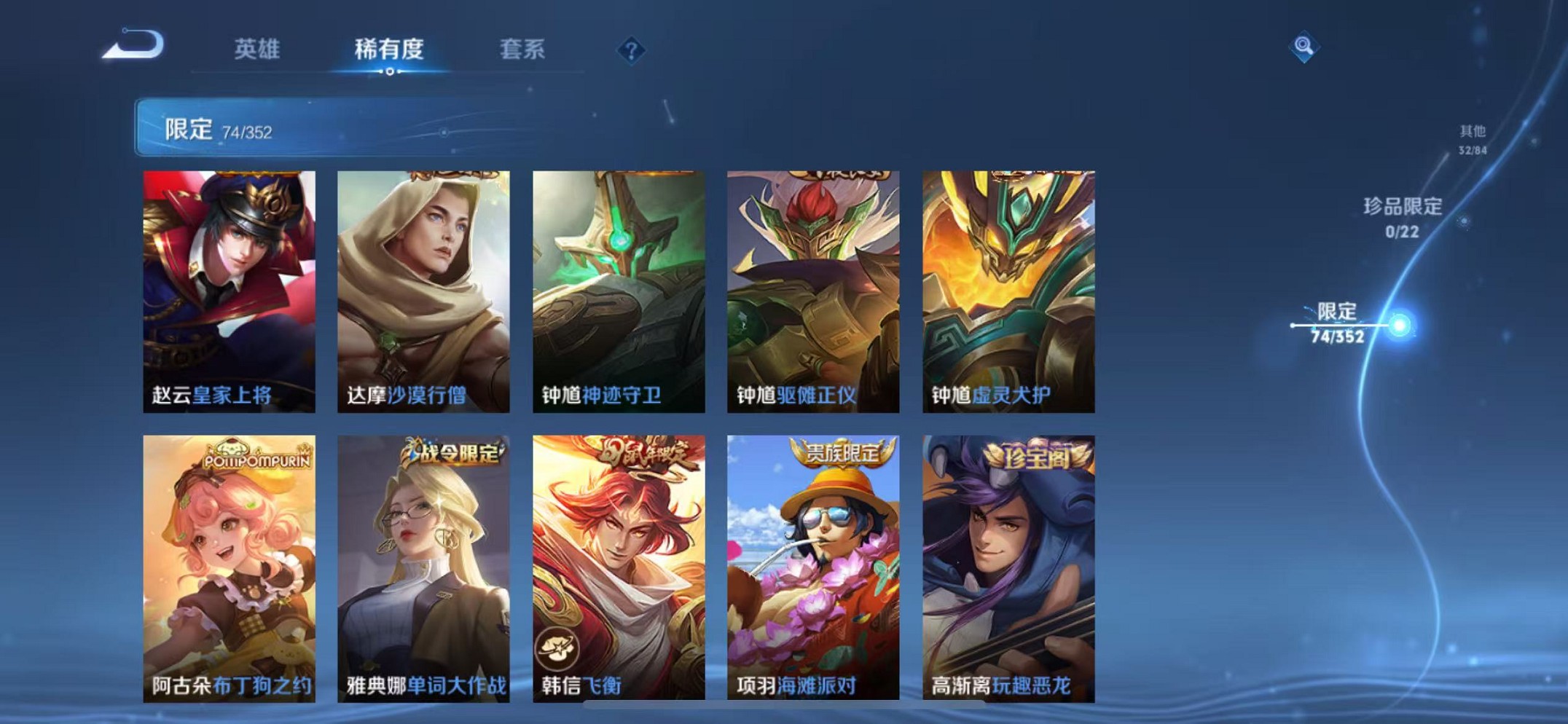
Task: Switch to the 套系 tab
Action: (x=522, y=50)
